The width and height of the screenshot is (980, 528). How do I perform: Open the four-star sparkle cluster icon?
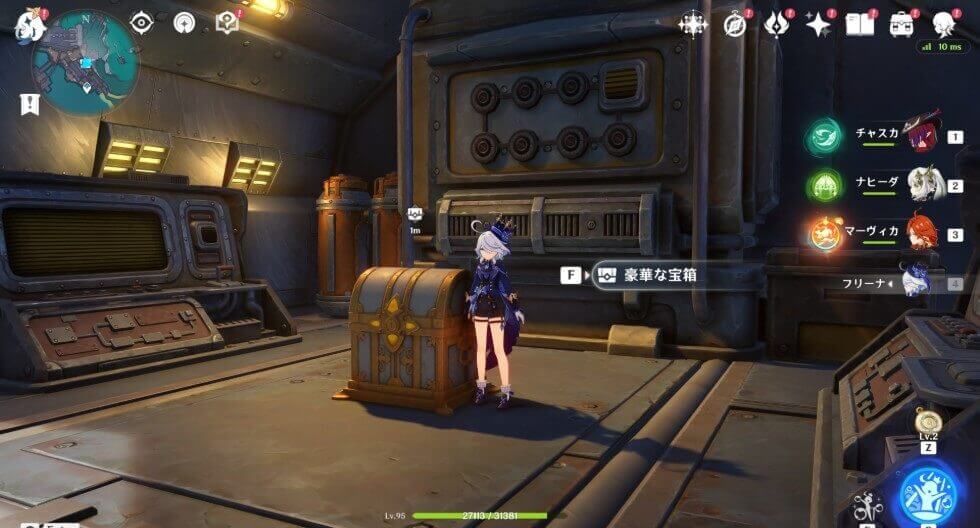pos(692,24)
